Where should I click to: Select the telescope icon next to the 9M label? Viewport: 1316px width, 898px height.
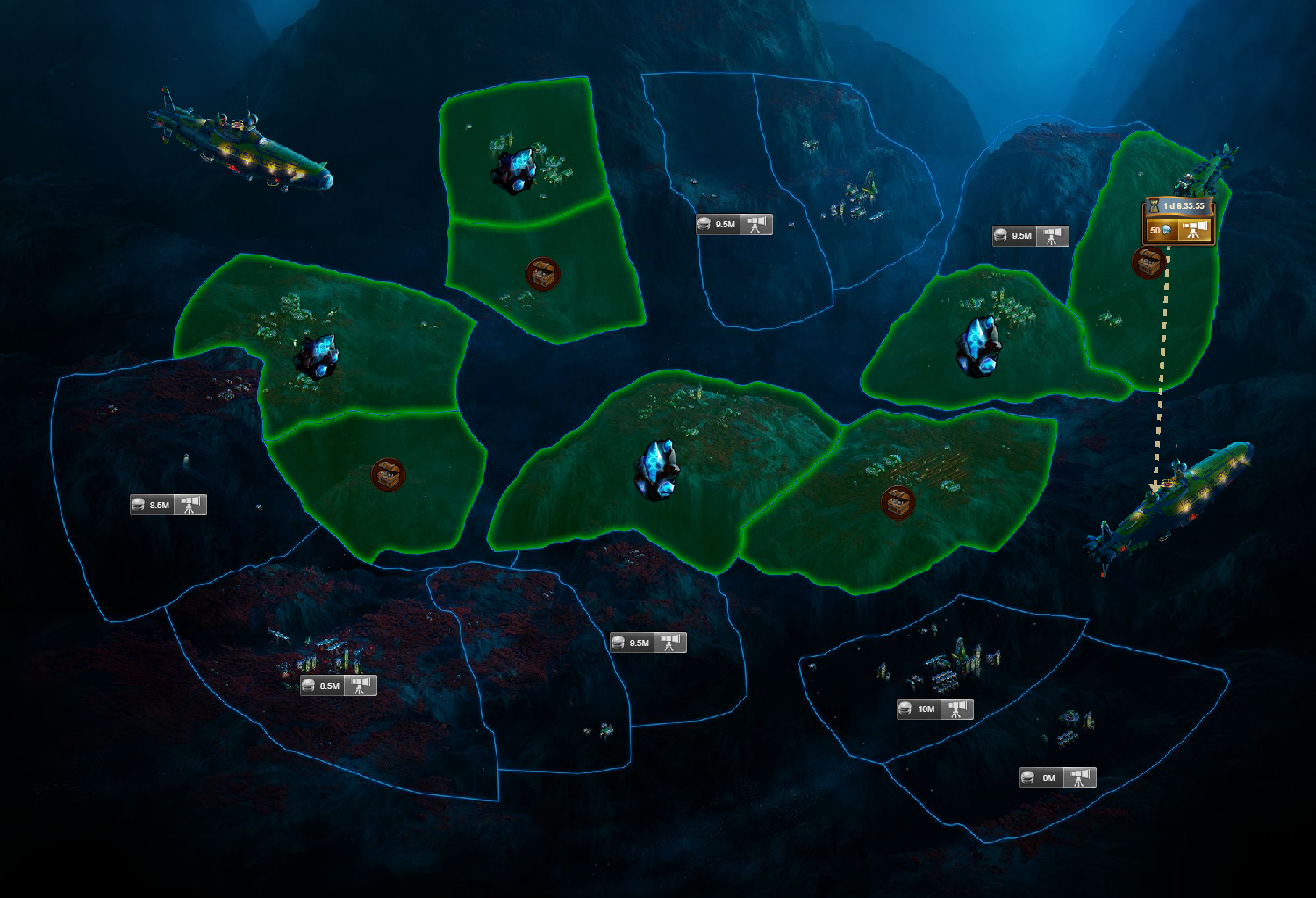[x=1076, y=777]
